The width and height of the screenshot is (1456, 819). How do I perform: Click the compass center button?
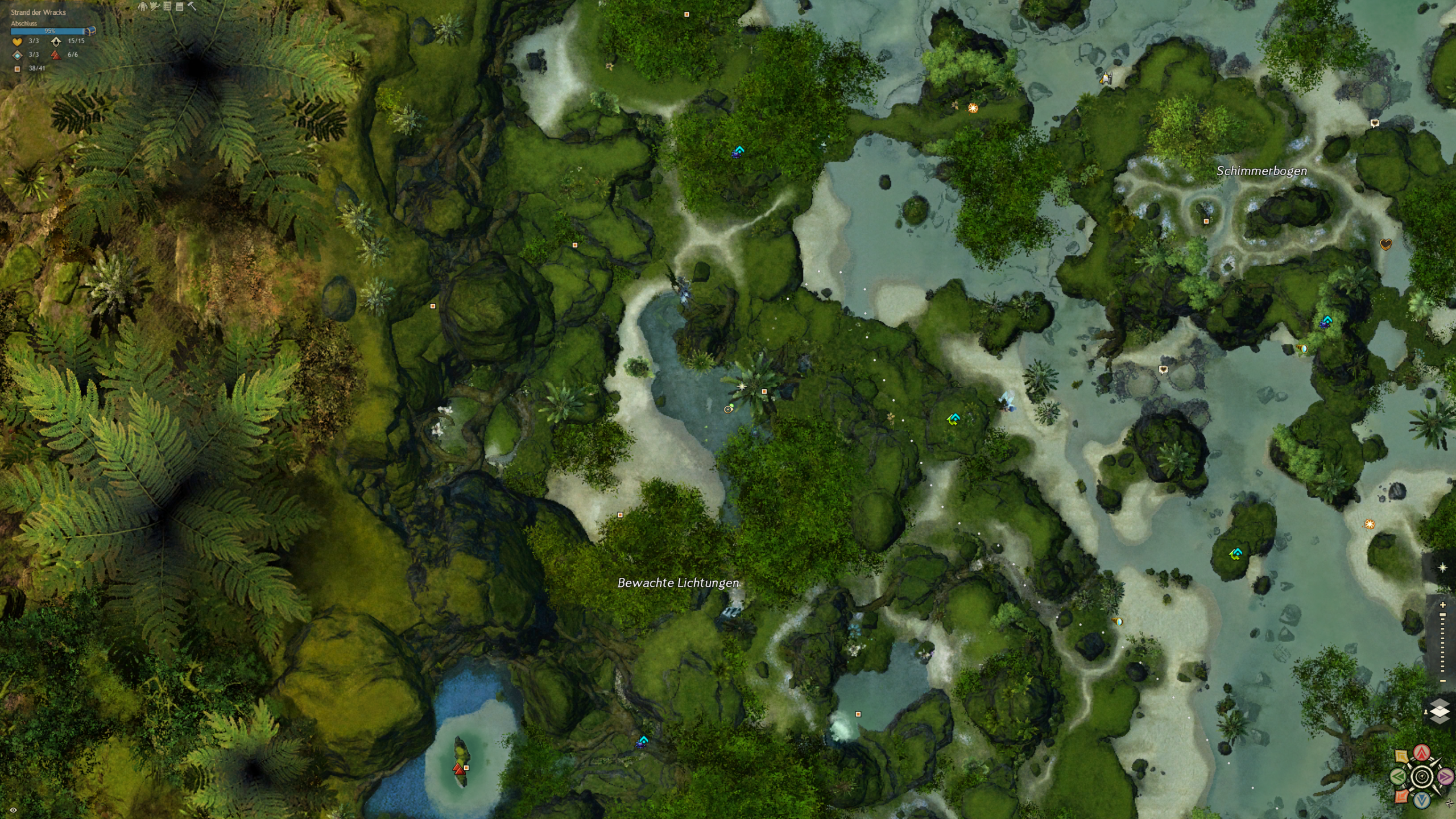pos(1422,776)
